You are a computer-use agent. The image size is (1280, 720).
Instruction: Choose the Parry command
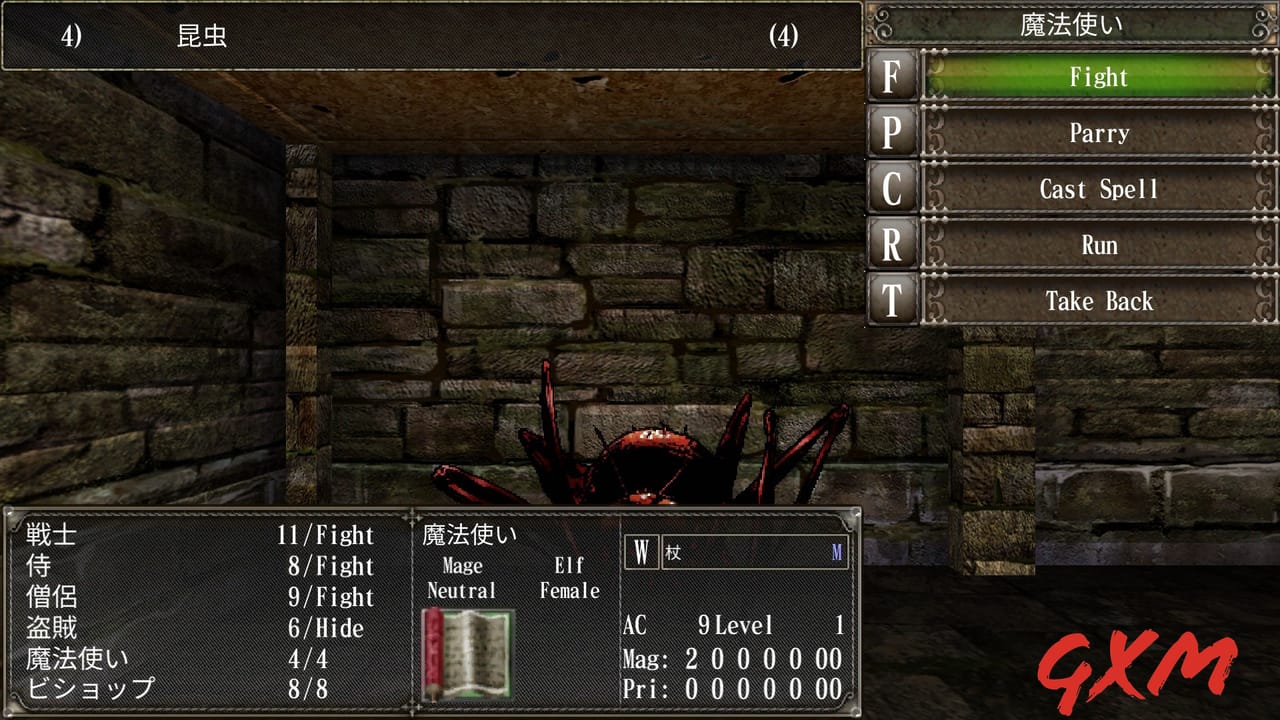1098,133
